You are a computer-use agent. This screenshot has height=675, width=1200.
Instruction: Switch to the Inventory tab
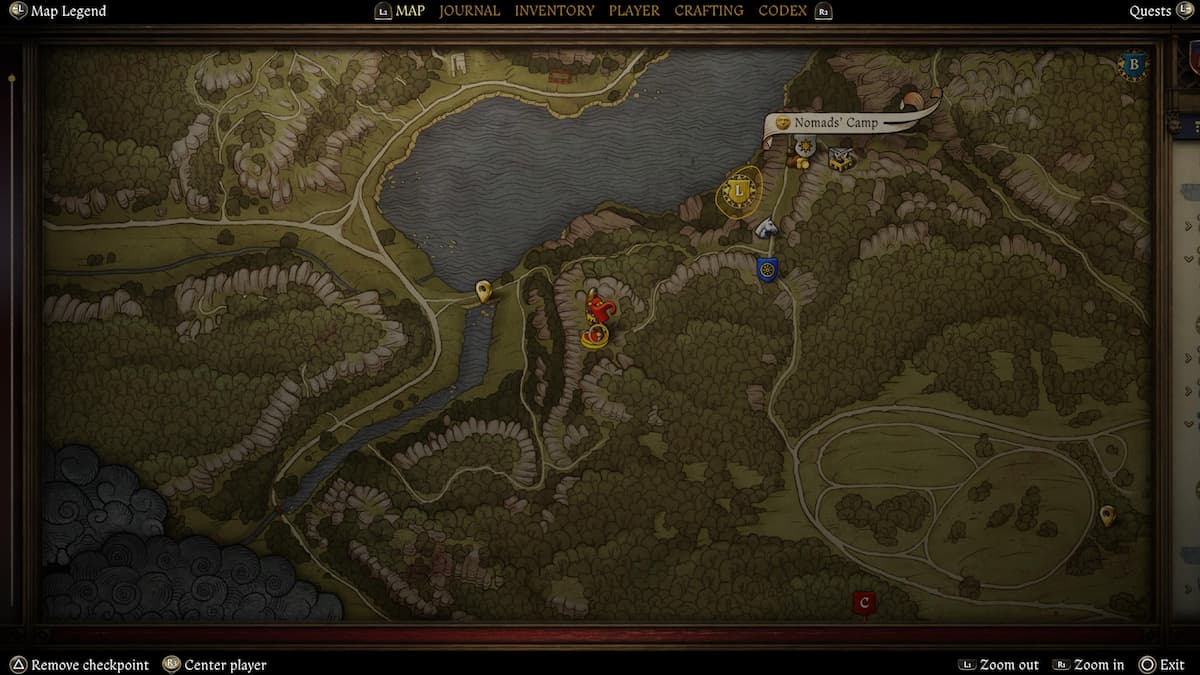554,11
